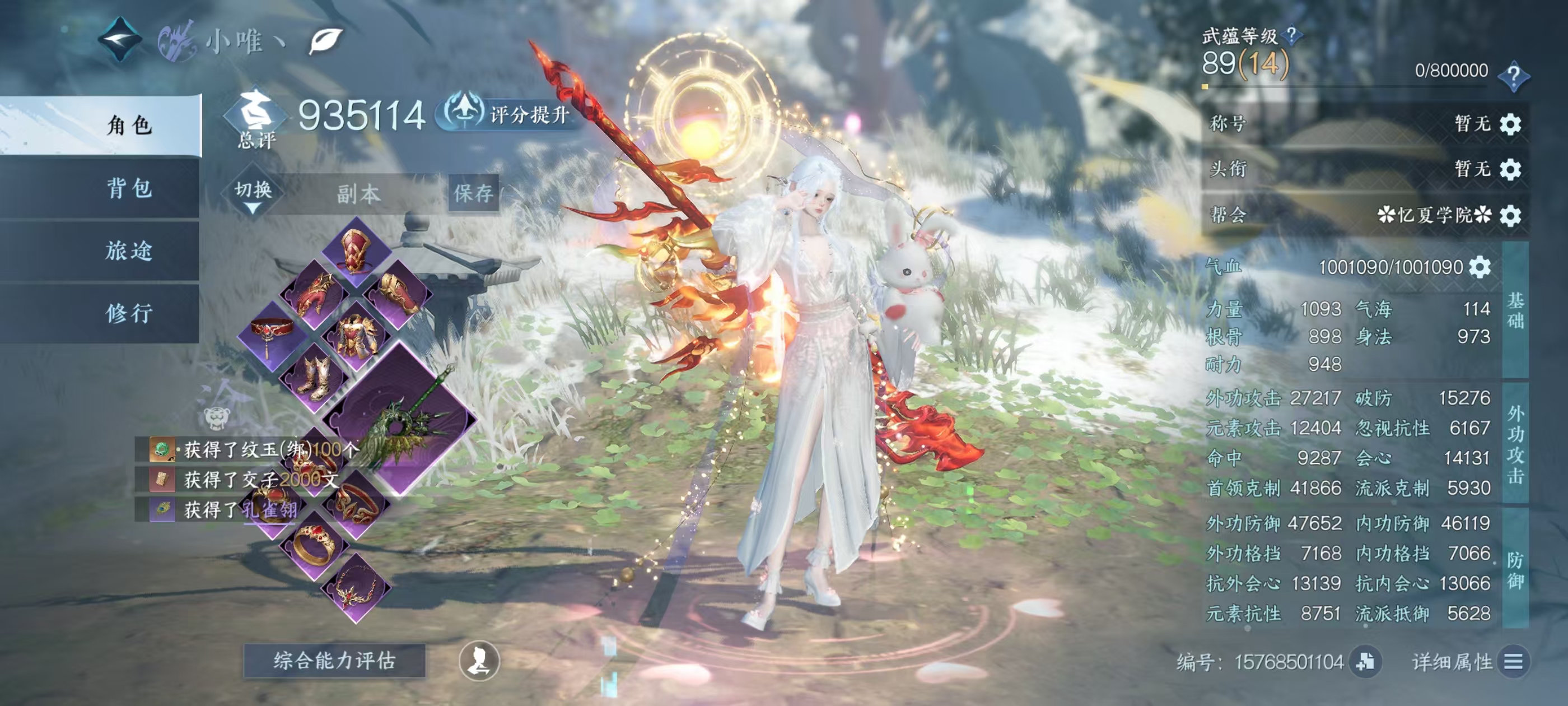Open 帮会 guild settings gear

coord(1510,215)
